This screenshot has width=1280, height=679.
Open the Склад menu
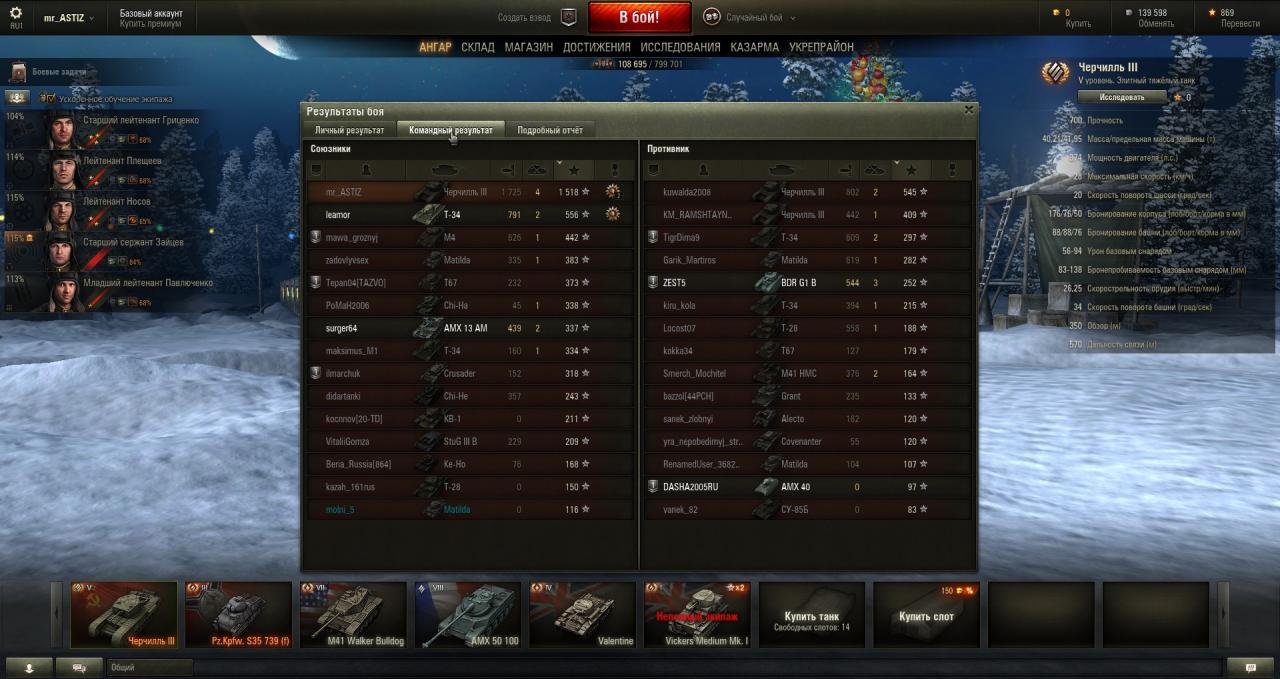478,47
